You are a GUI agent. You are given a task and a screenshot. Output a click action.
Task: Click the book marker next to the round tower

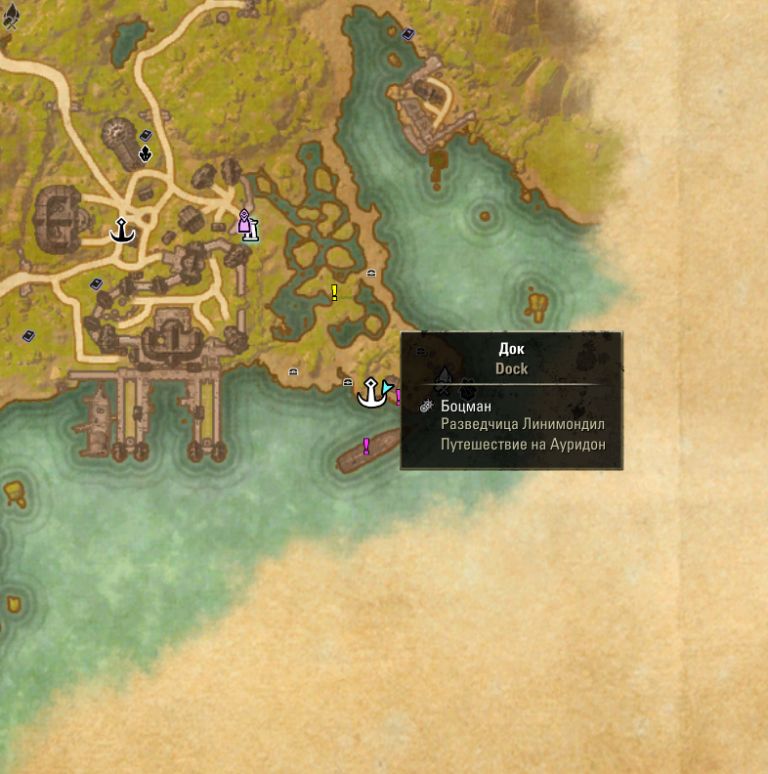(145, 135)
